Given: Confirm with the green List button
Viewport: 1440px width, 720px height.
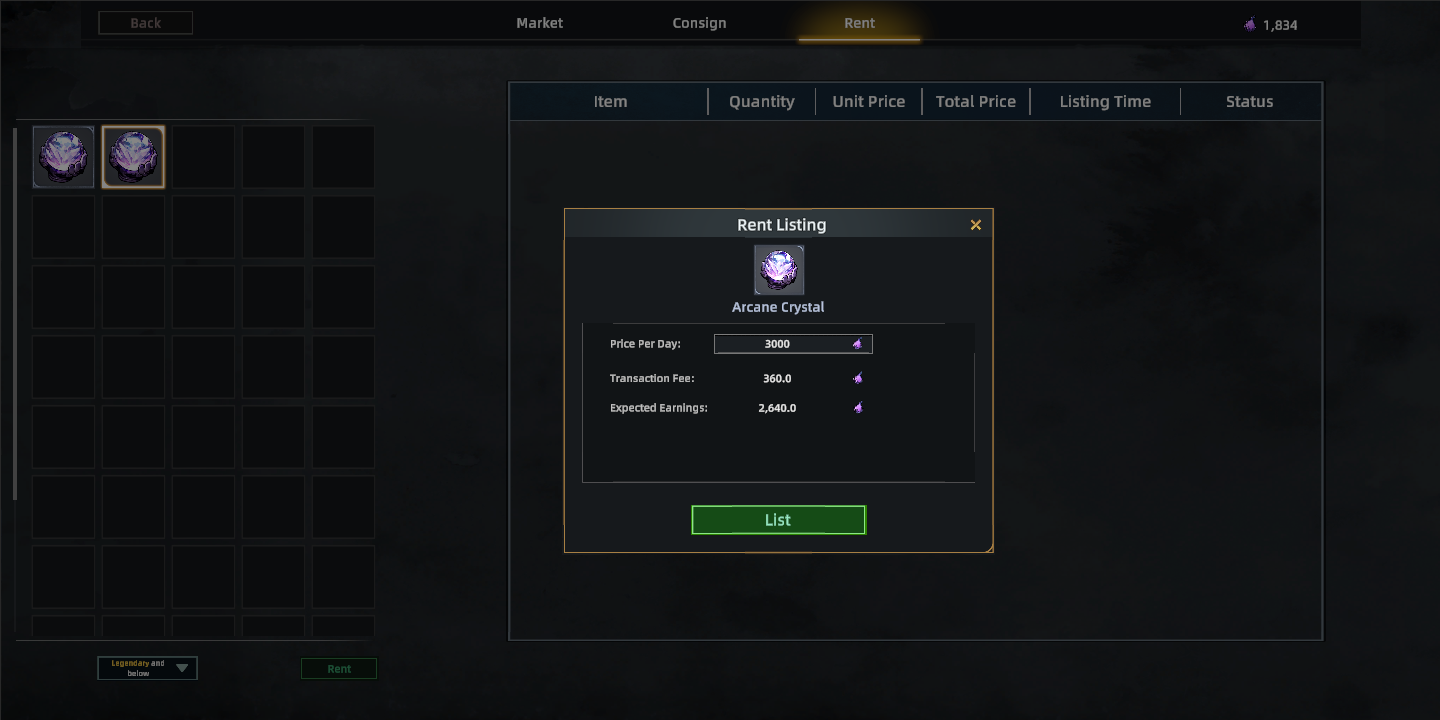Looking at the screenshot, I should 778,520.
